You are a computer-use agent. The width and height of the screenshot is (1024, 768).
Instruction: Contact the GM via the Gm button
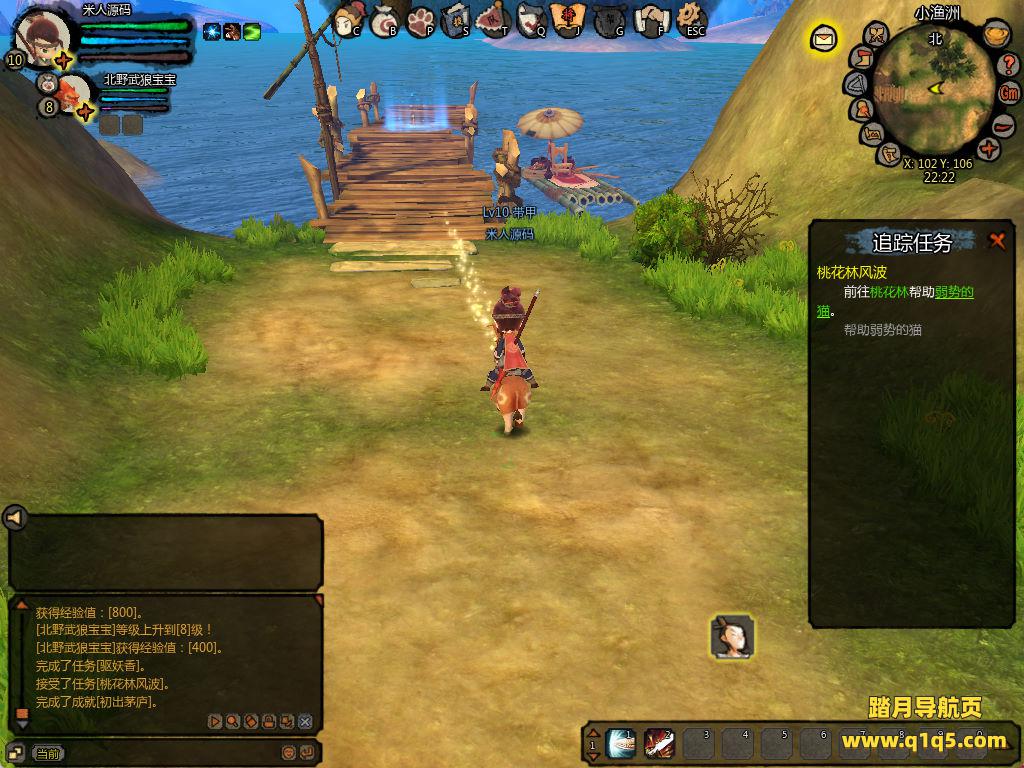(1010, 93)
